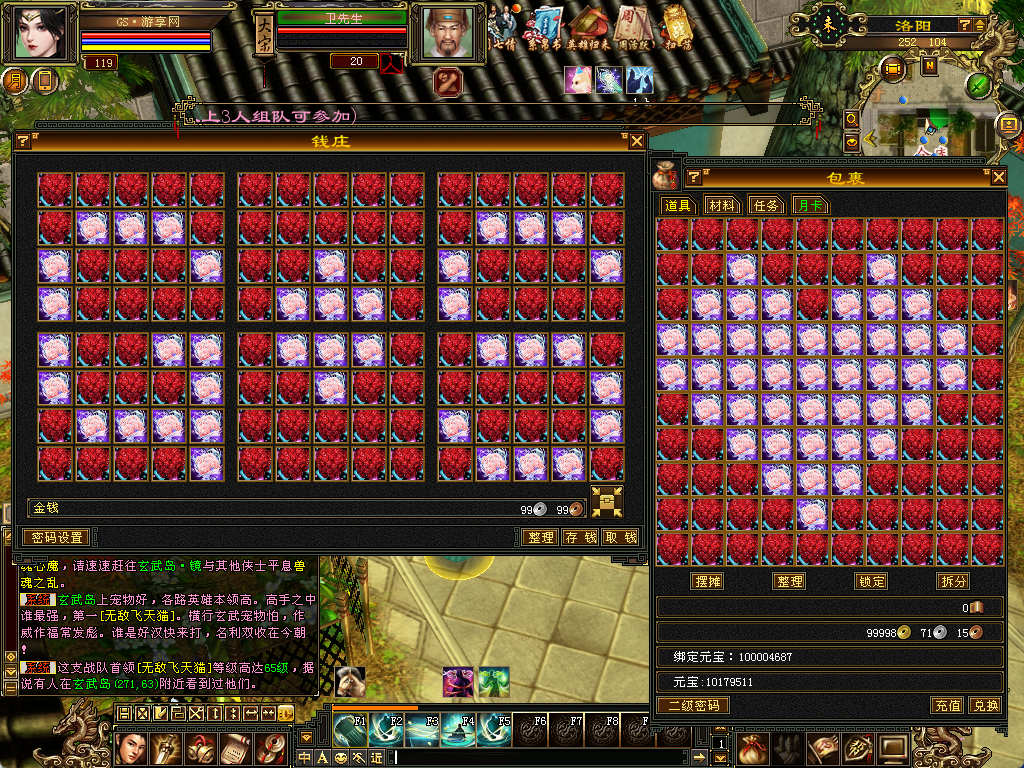Open 密码设置 password settings
1024x768 pixels.
(57, 537)
